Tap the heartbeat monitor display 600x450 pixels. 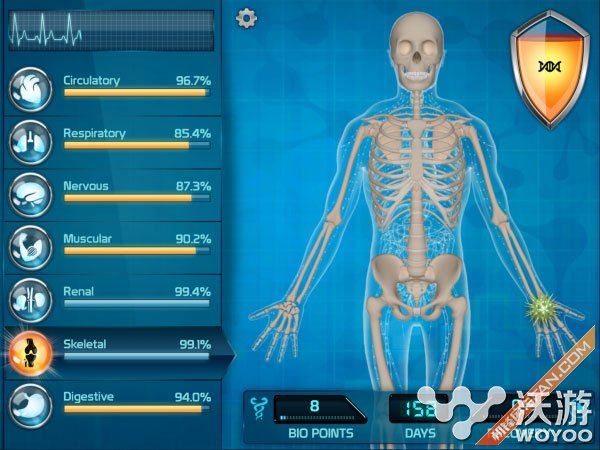pyautogui.click(x=111, y=31)
